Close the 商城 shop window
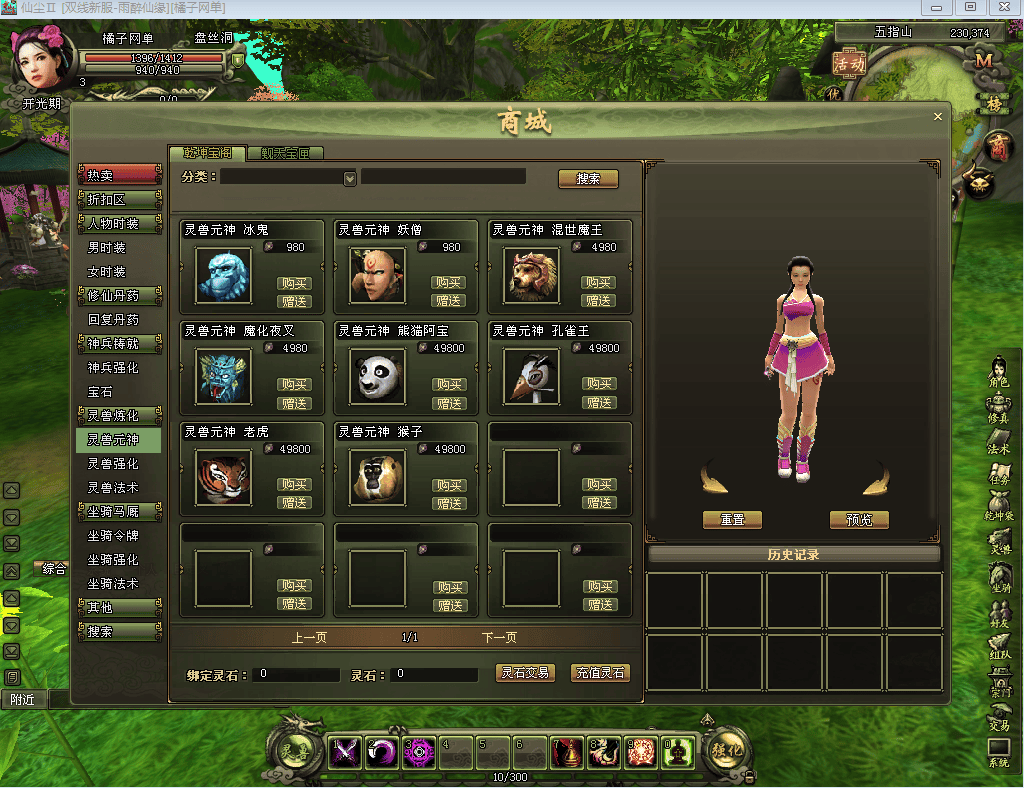Viewport: 1024px width, 788px height. click(x=937, y=117)
